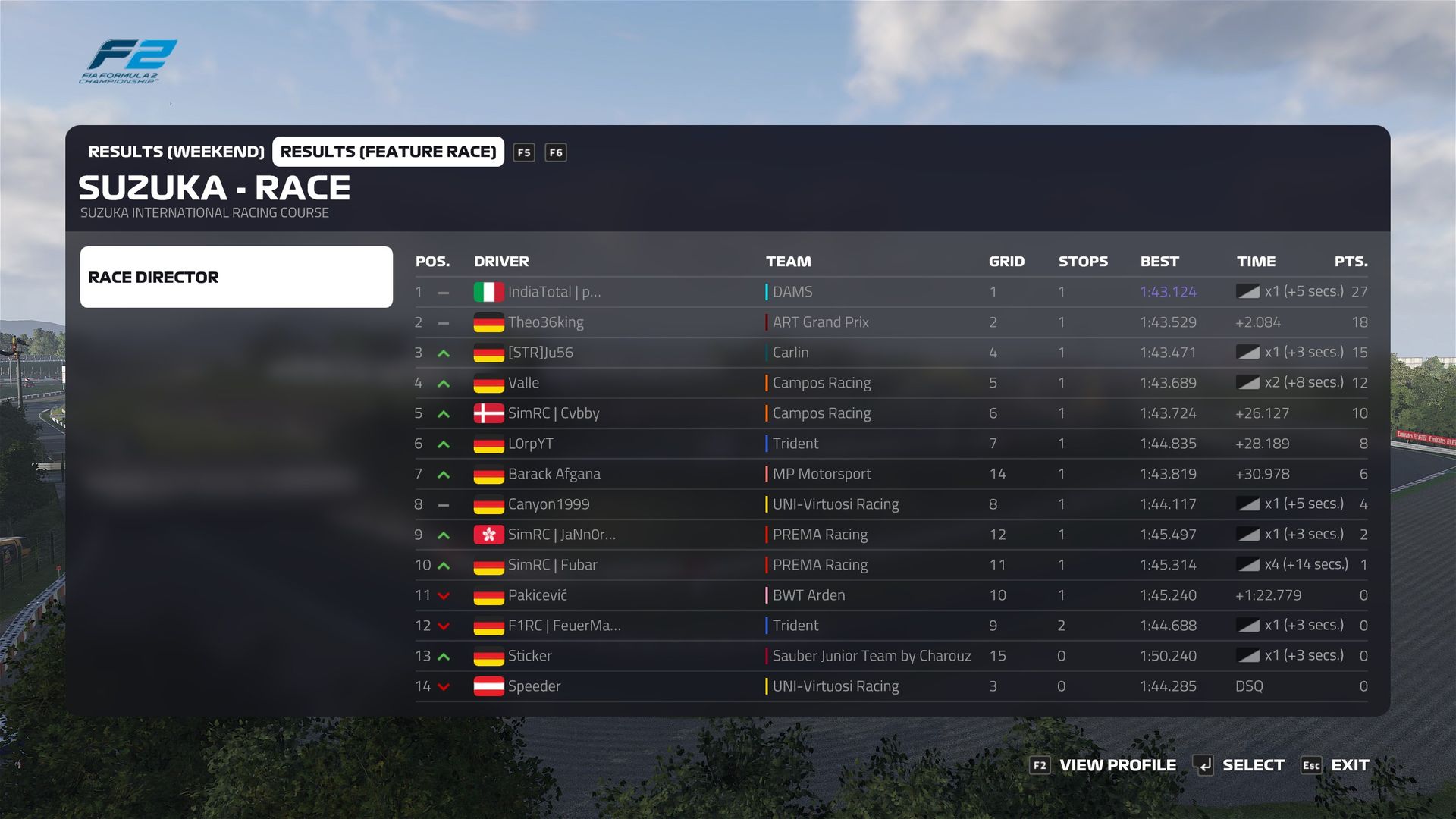Viewport: 1456px width, 819px height.
Task: Click the Canyon1999 driver row
Action: click(x=549, y=504)
